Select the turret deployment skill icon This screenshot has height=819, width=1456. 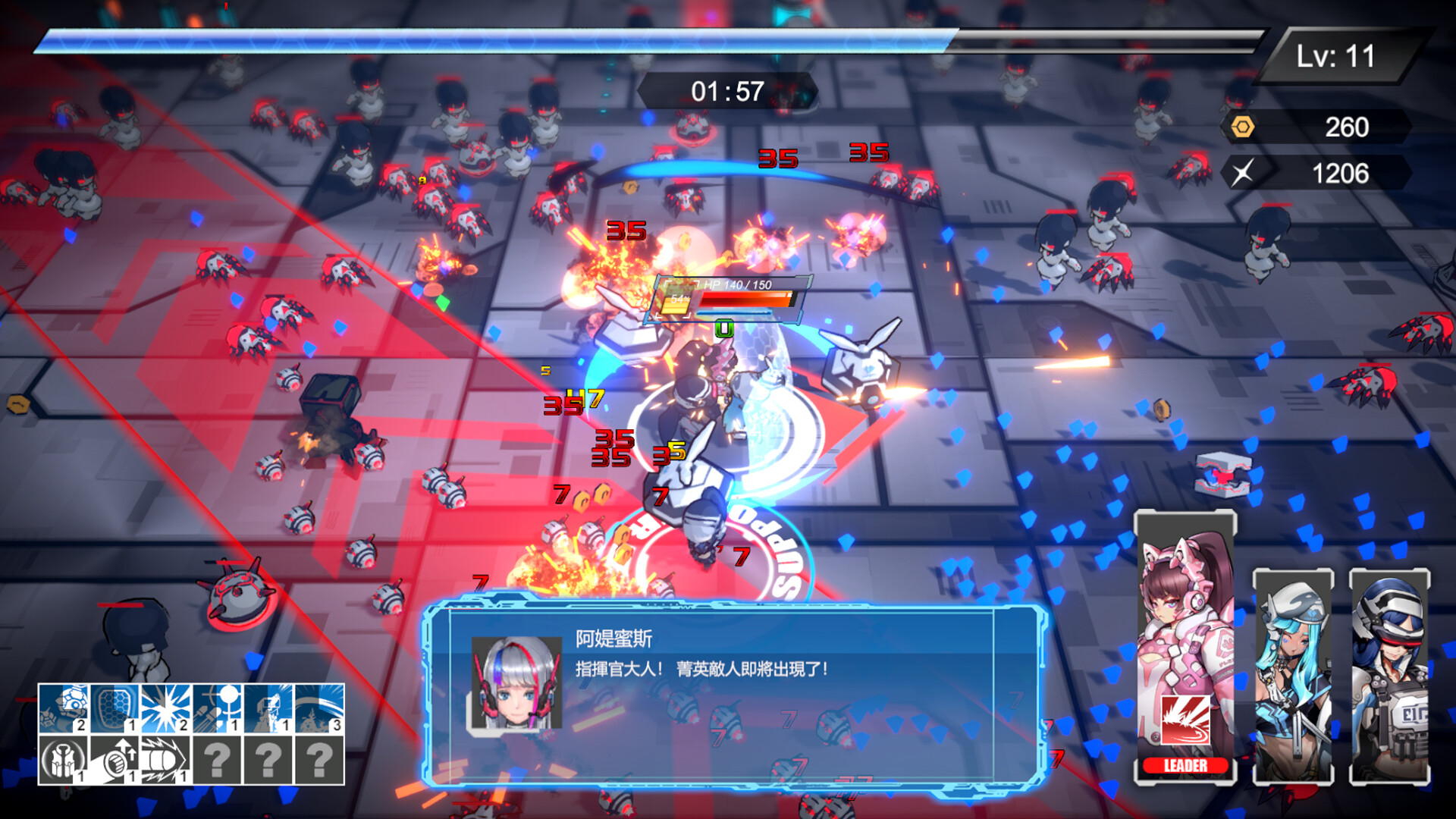click(266, 708)
